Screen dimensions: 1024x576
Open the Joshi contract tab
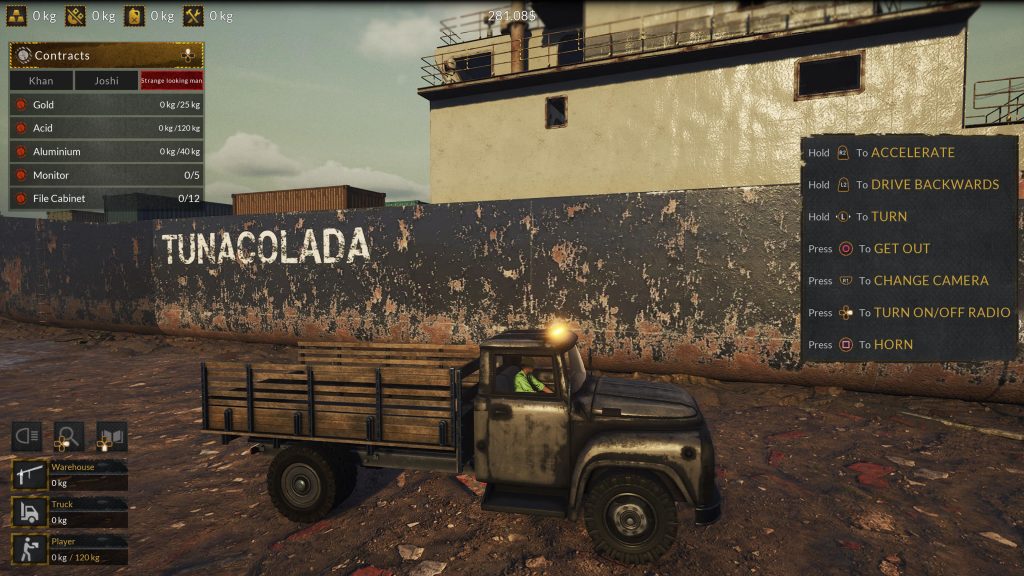tap(106, 81)
